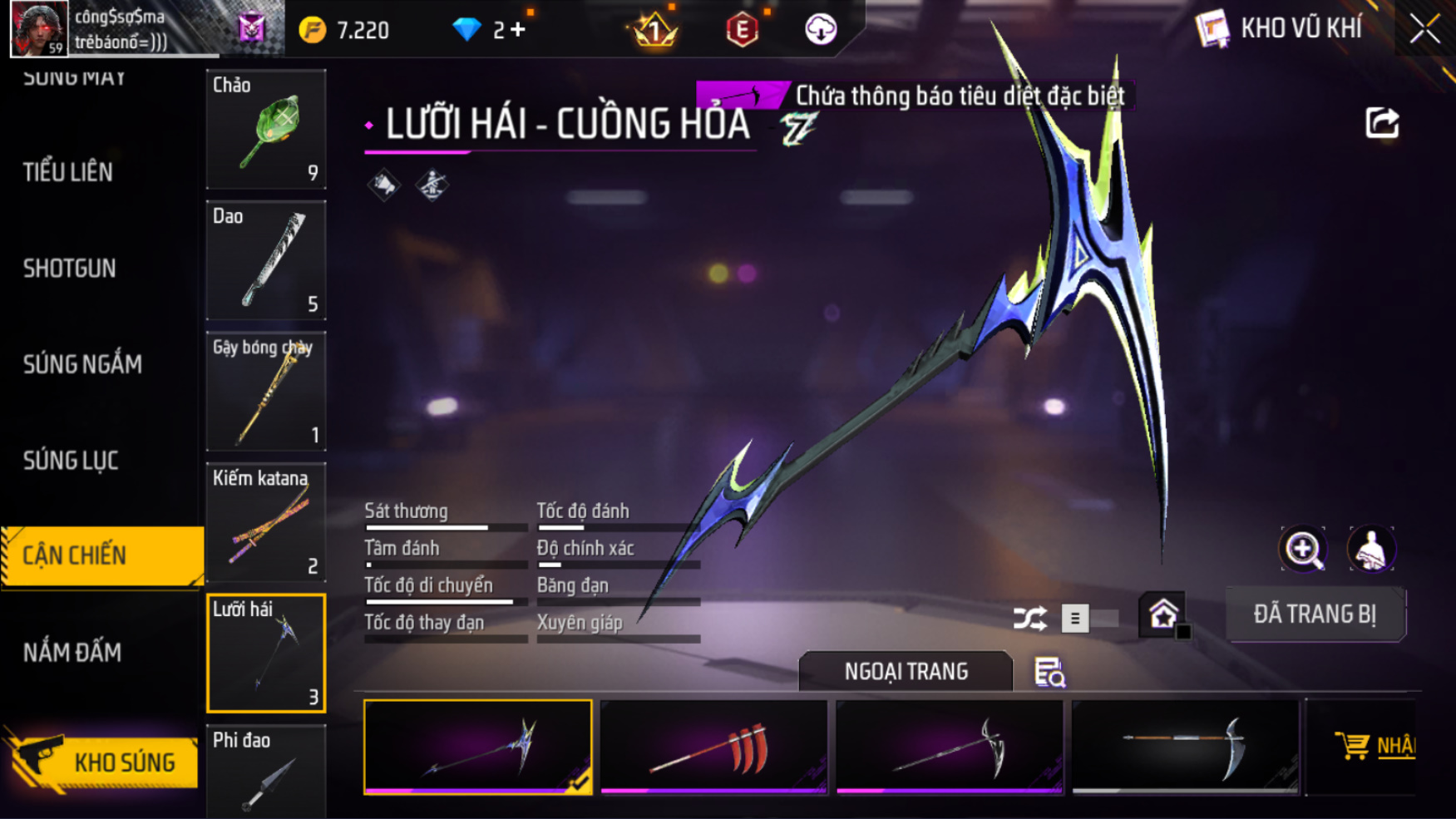This screenshot has height=819, width=1456.
Task: Pick the Kiếm katana weapon
Action: click(x=266, y=522)
